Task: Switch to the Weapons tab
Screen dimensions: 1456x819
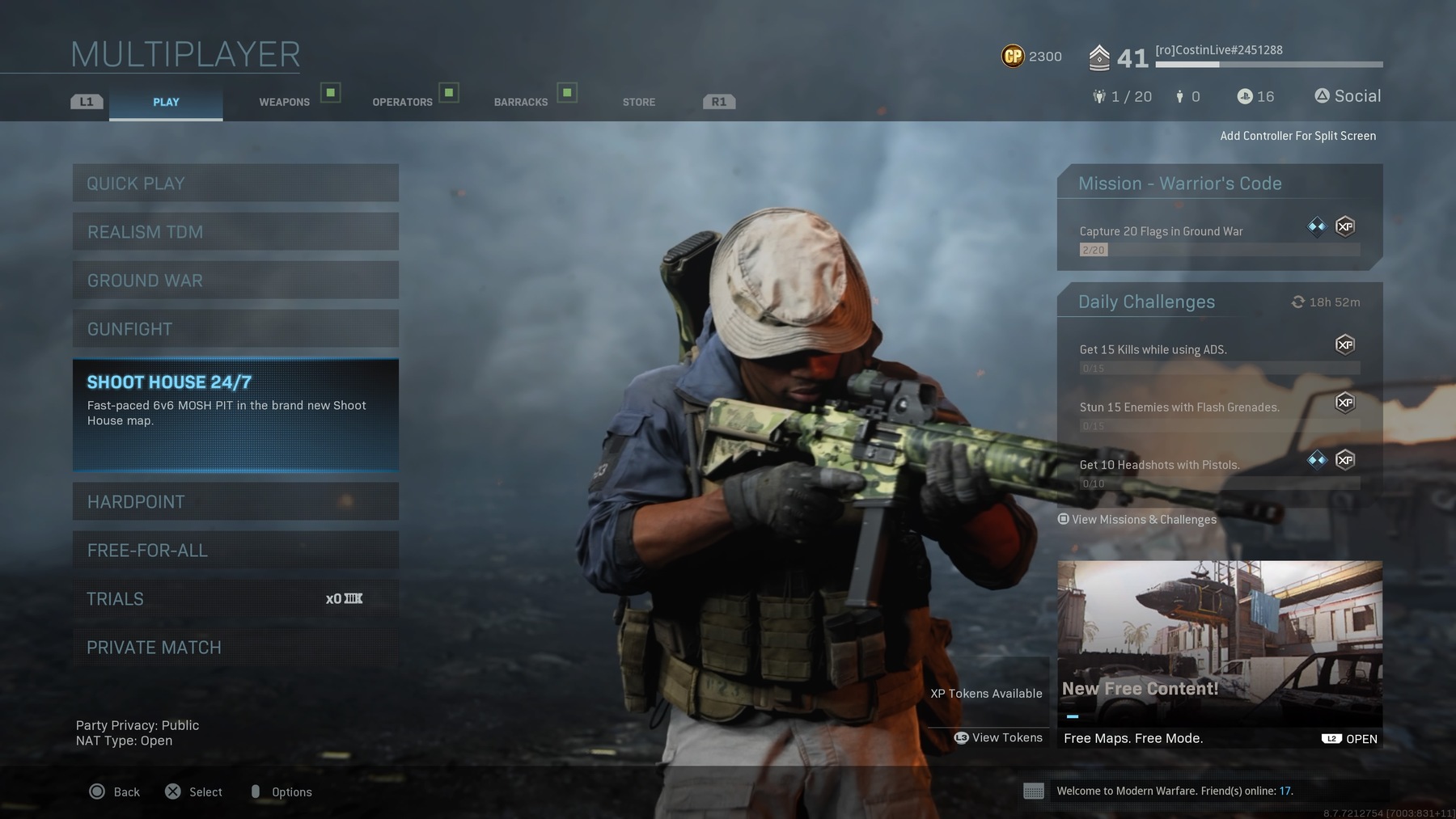Action: point(285,102)
